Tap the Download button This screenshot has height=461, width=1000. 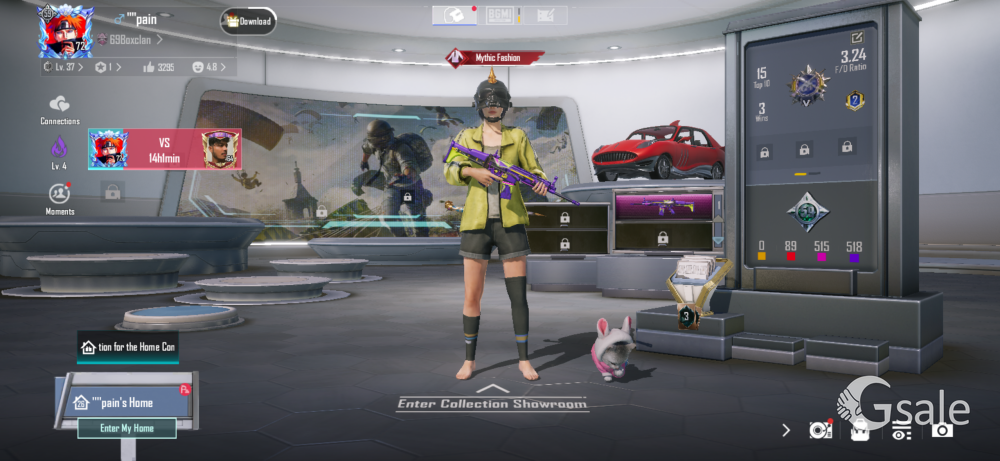click(248, 21)
